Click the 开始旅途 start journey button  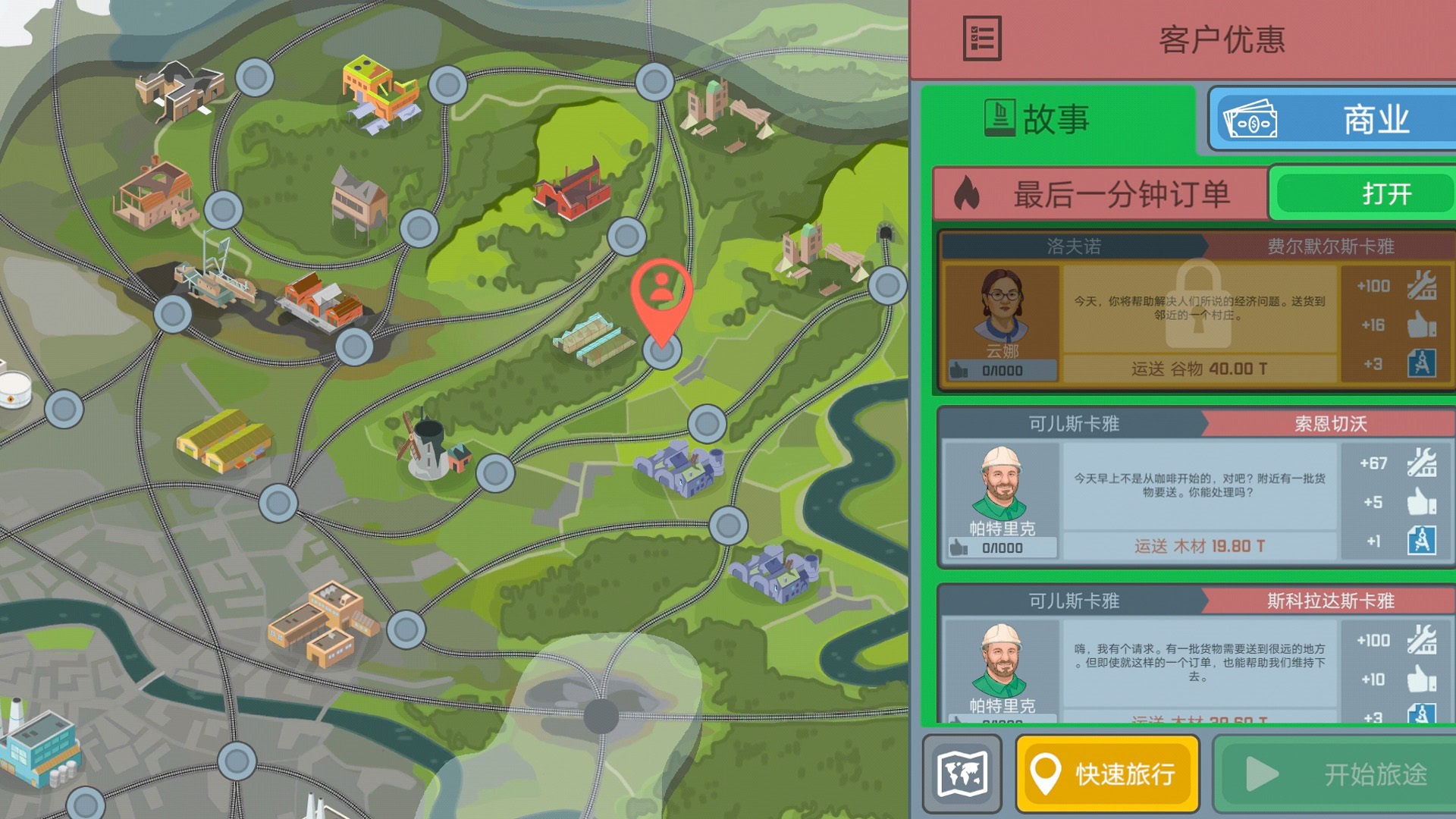pyautogui.click(x=1336, y=773)
